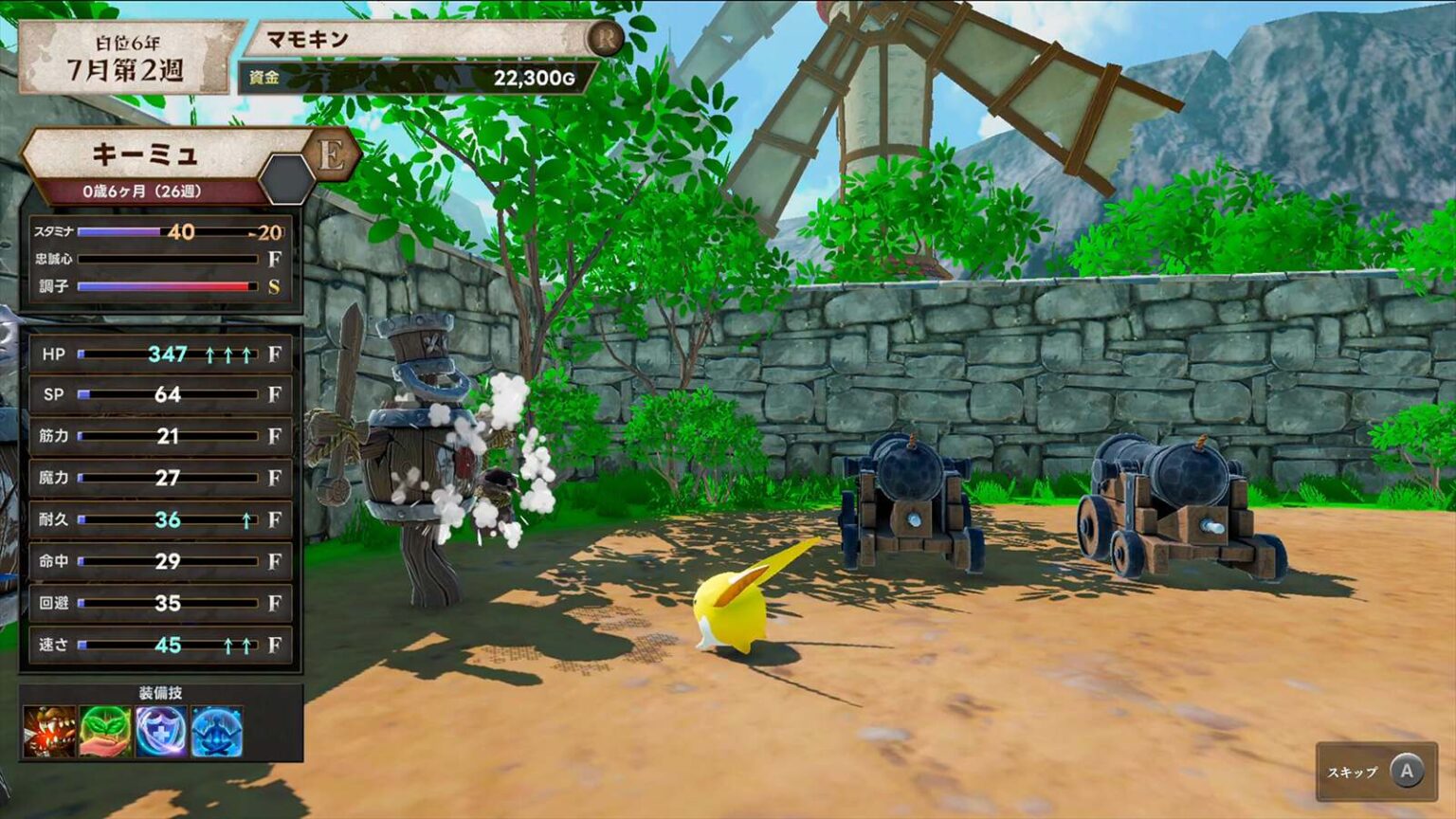Click the triple up-arrows beside HP 347
This screenshot has width=1456, height=819.
pyautogui.click(x=230, y=355)
